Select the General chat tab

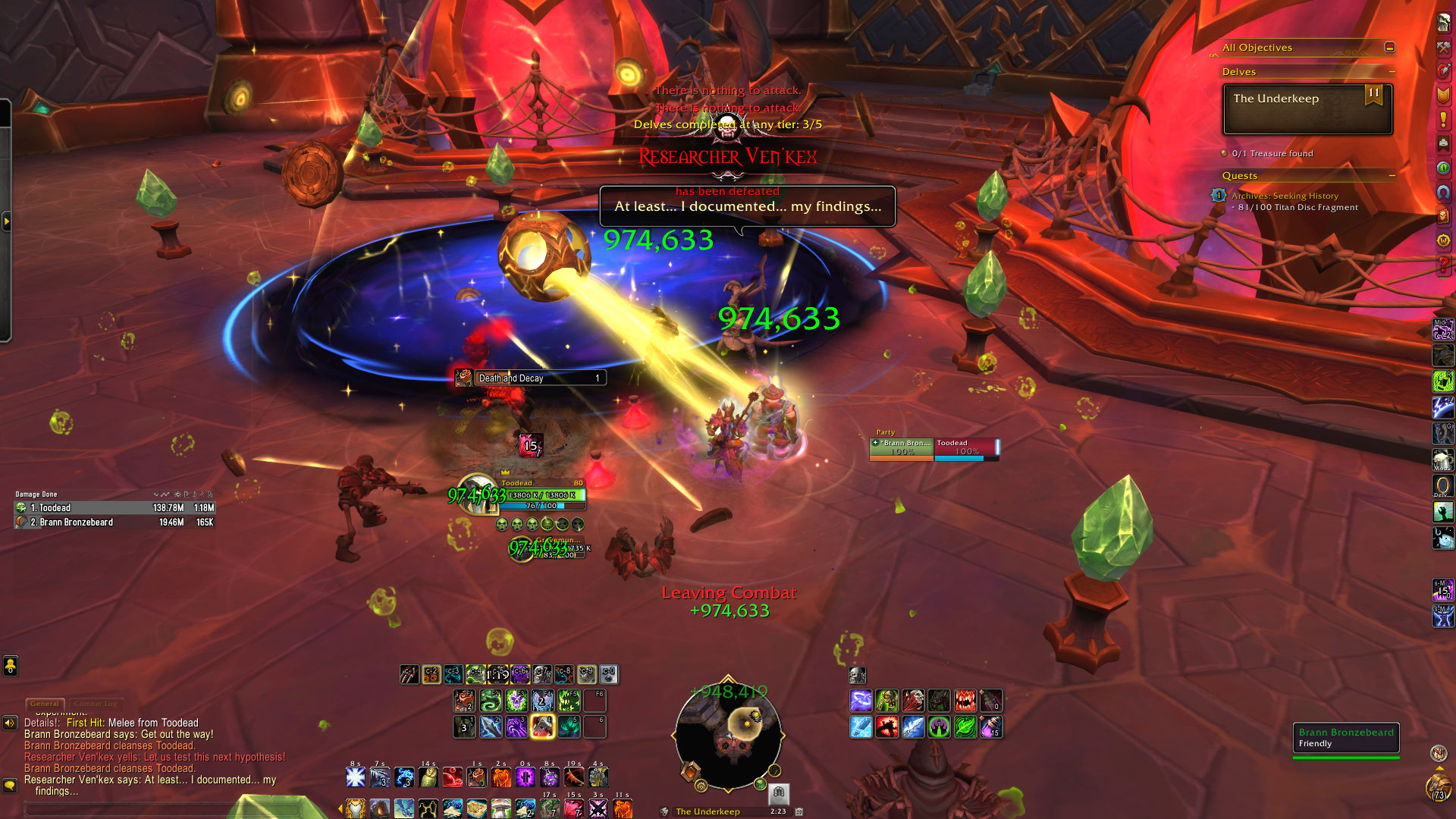point(45,704)
